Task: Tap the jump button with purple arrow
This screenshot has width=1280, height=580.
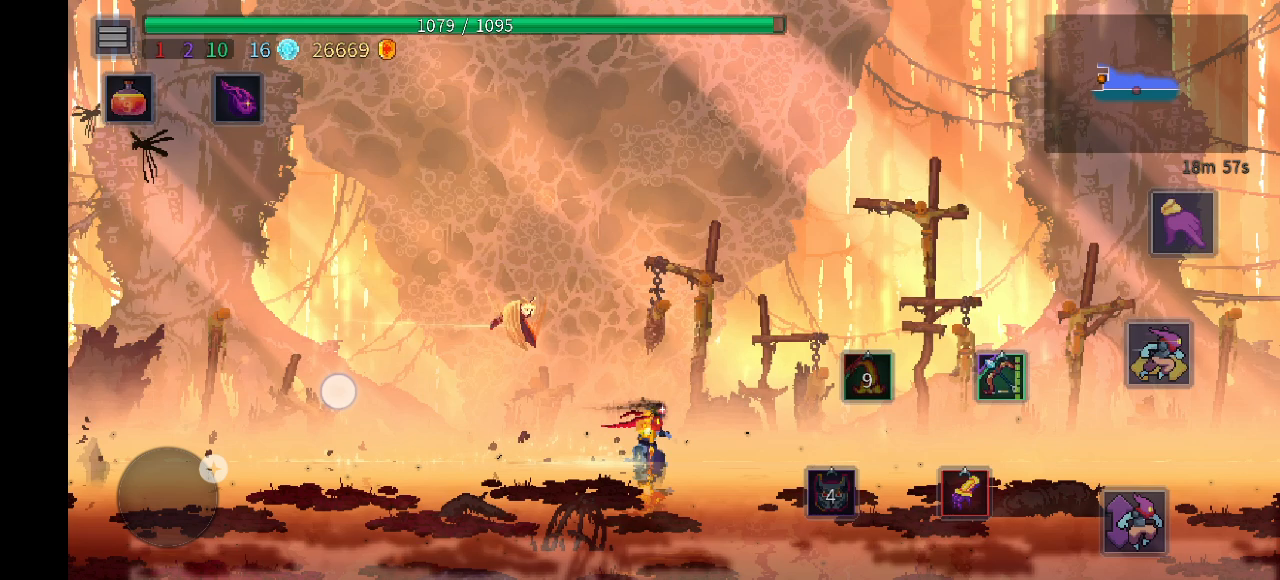Action: point(1135,521)
